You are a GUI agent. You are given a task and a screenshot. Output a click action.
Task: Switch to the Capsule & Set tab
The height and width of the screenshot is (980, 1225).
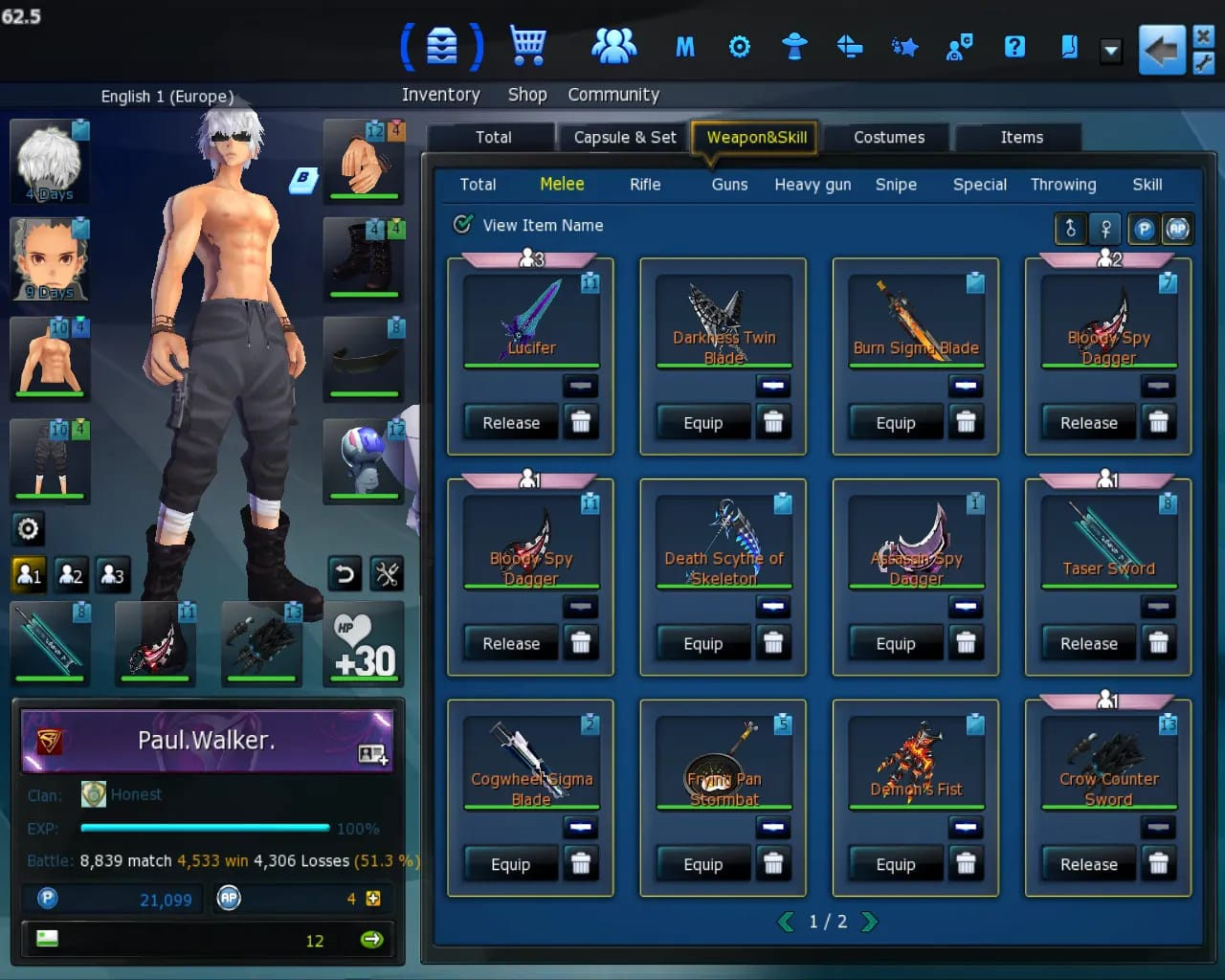tap(624, 137)
